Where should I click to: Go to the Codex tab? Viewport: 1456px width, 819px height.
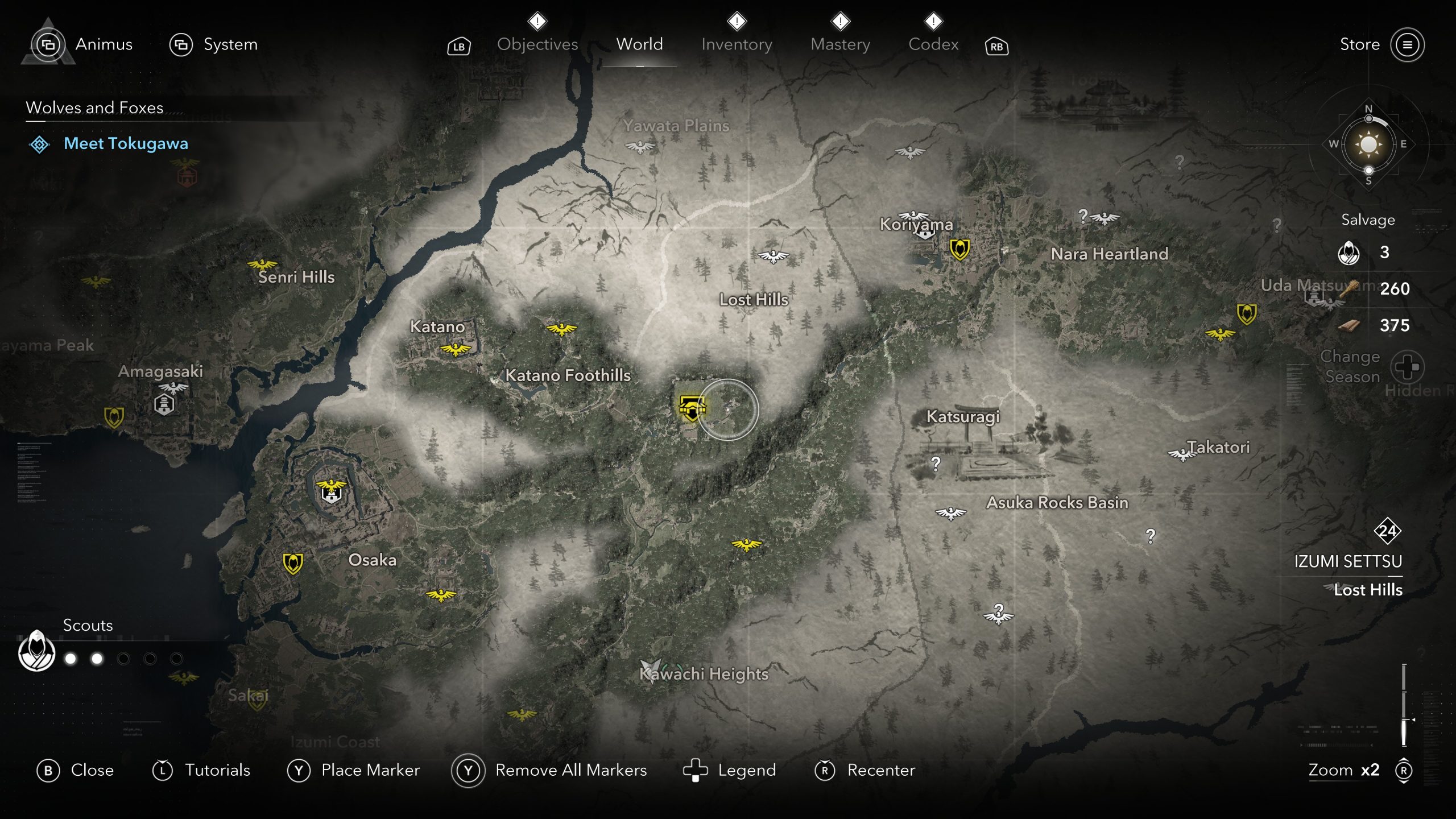click(x=933, y=44)
